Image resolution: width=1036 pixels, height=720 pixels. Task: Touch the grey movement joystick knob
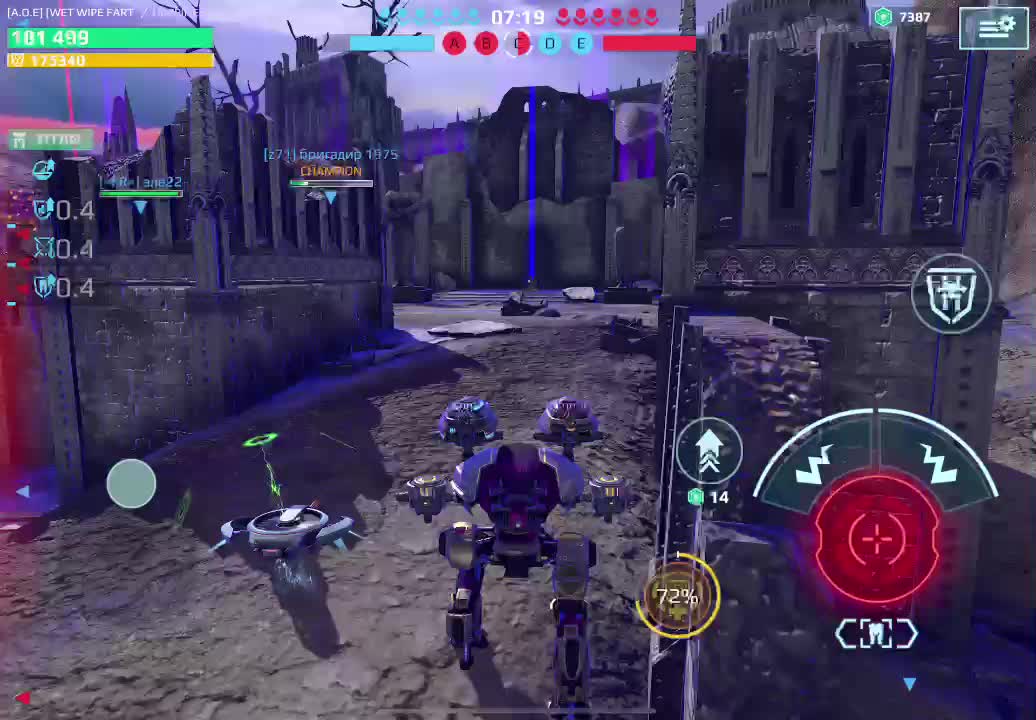131,483
